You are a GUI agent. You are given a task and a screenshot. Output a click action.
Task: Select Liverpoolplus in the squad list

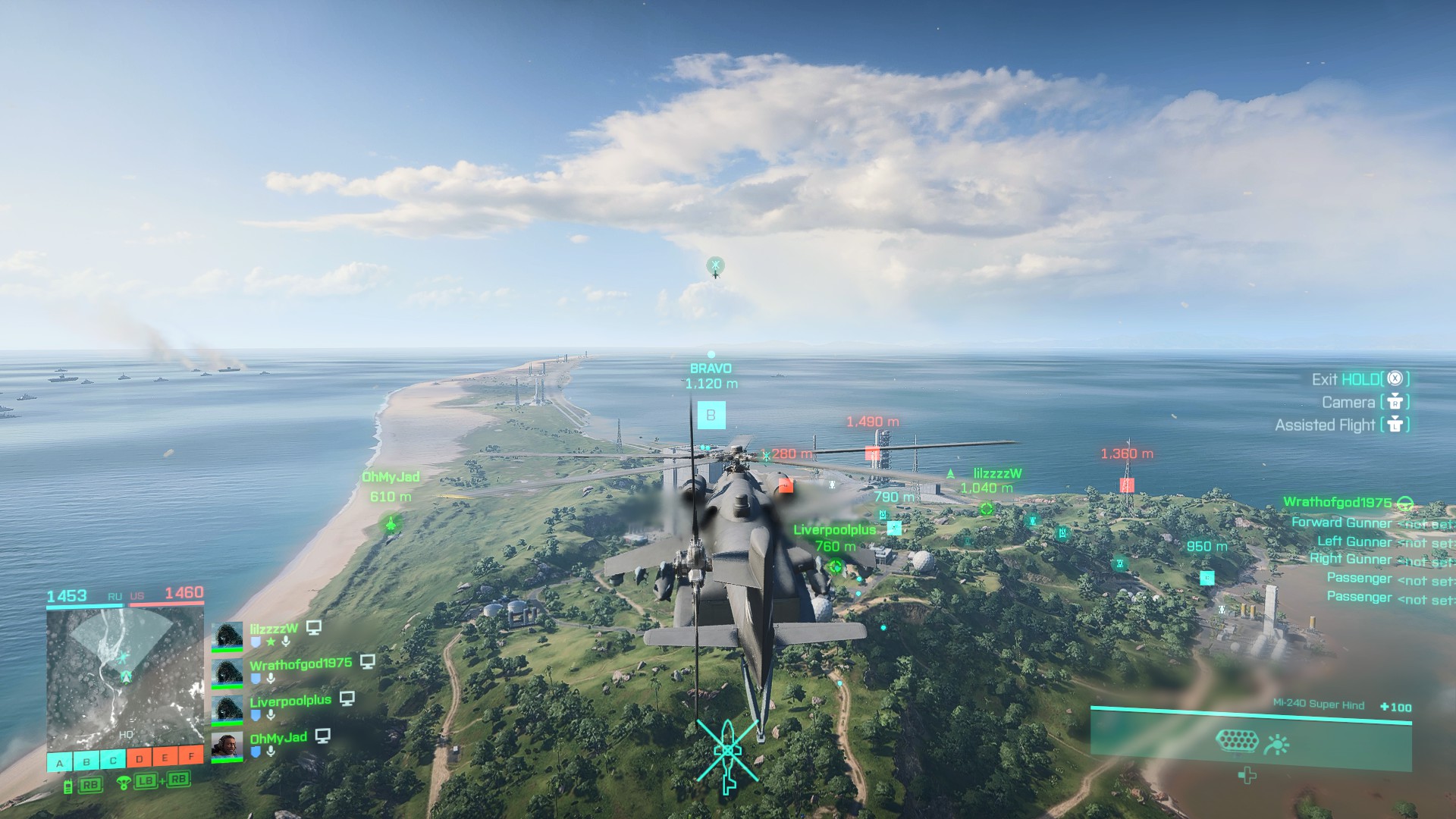tap(290, 701)
